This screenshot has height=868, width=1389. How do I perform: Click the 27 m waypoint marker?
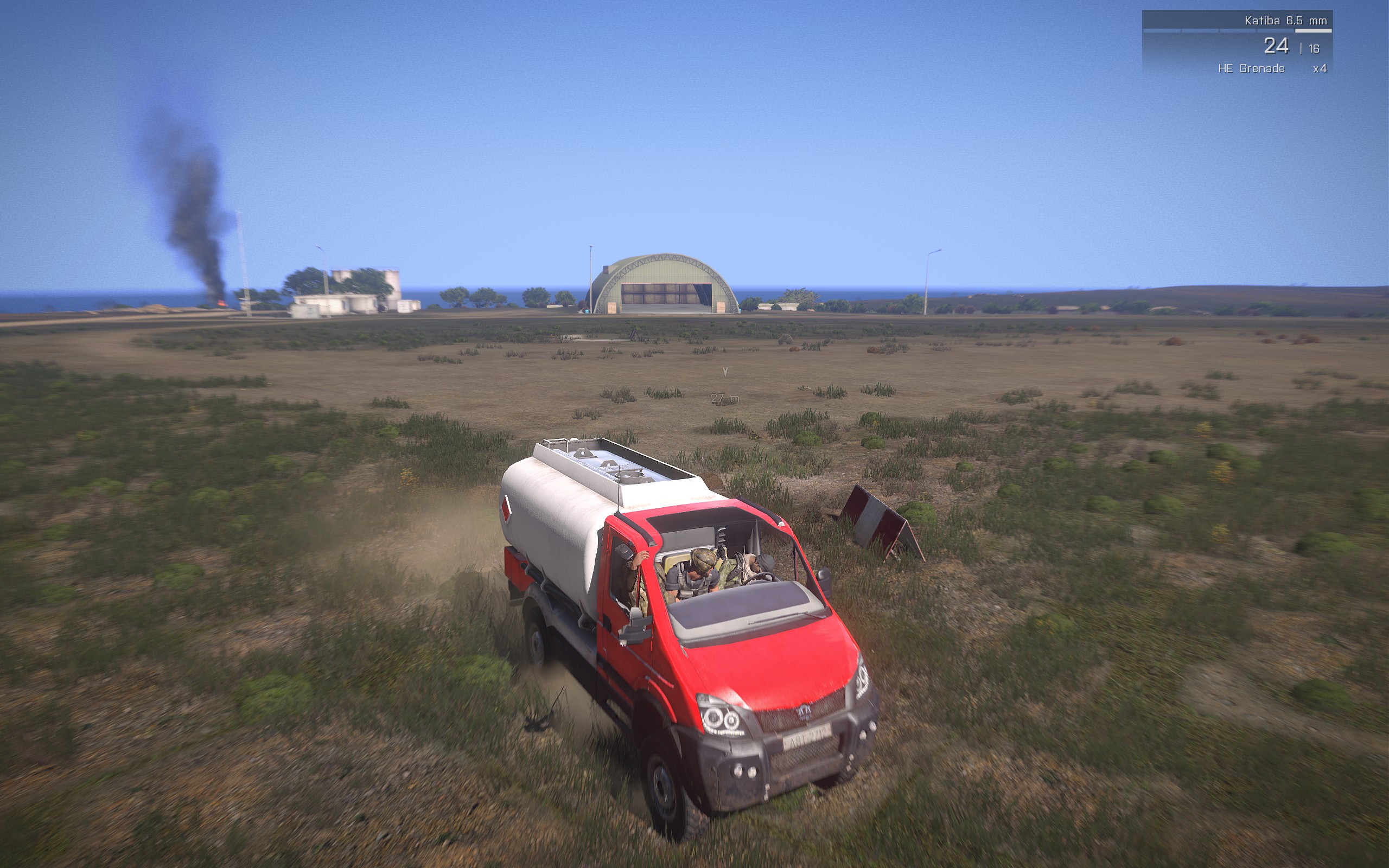click(724, 397)
